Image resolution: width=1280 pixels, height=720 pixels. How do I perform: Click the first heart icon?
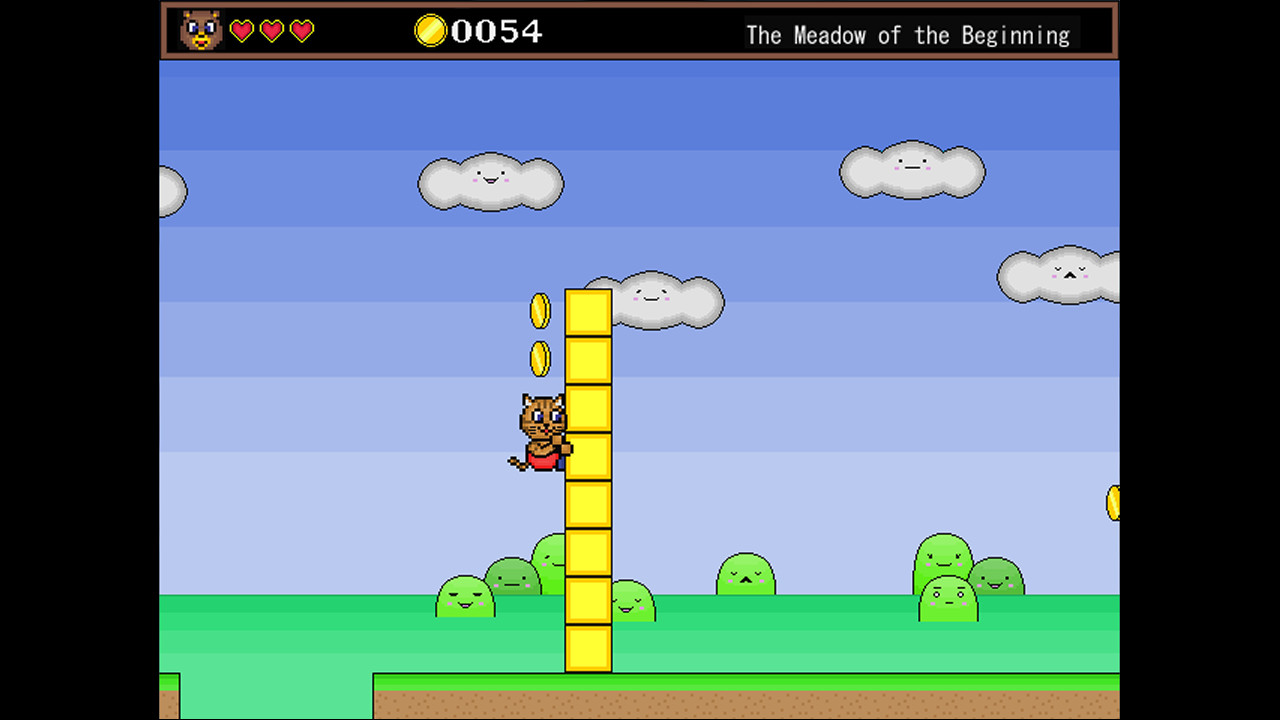(x=241, y=31)
